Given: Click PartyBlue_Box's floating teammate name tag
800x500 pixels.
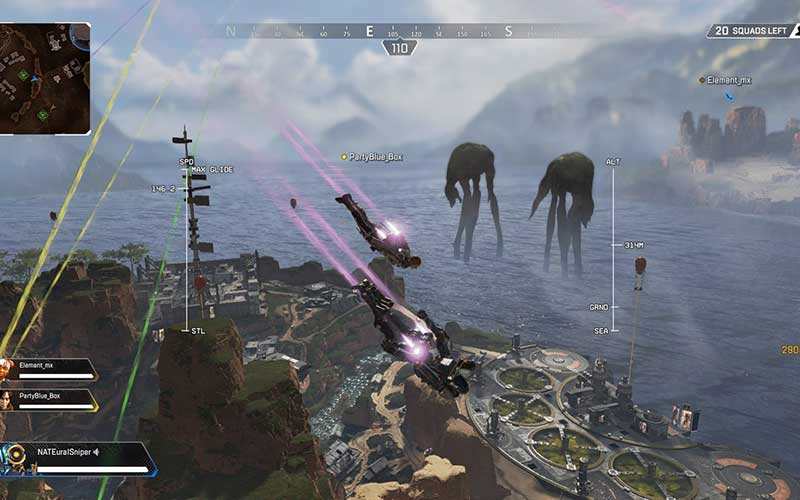Looking at the screenshot, I should (375, 157).
